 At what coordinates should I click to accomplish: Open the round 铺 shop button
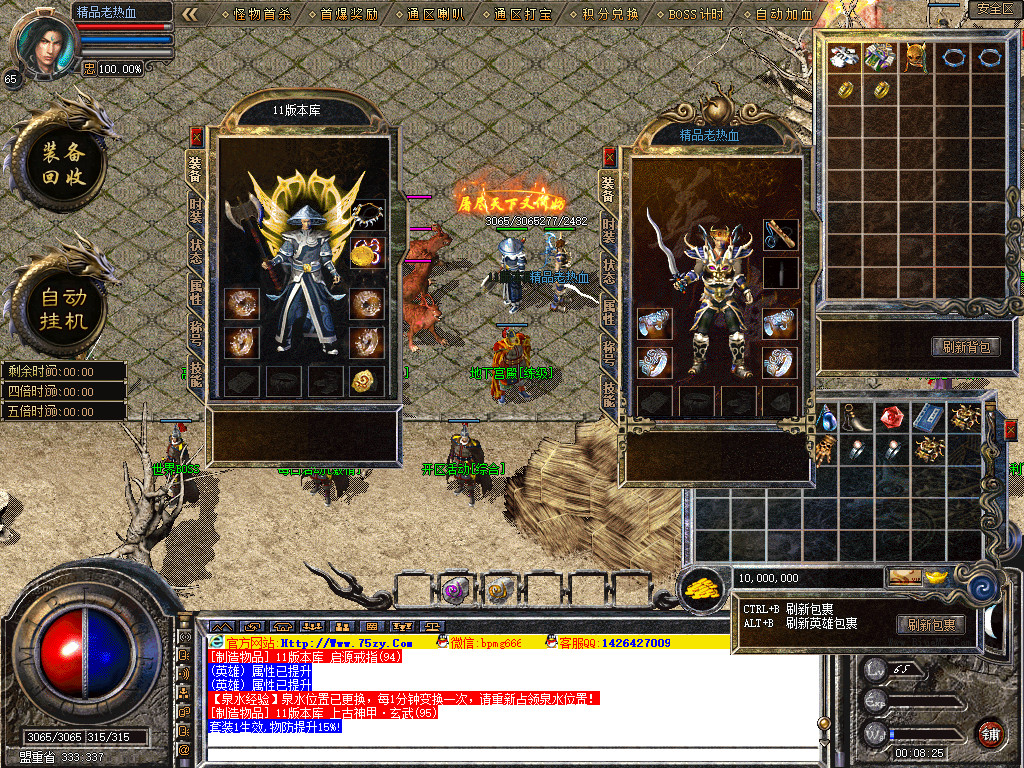tap(990, 733)
